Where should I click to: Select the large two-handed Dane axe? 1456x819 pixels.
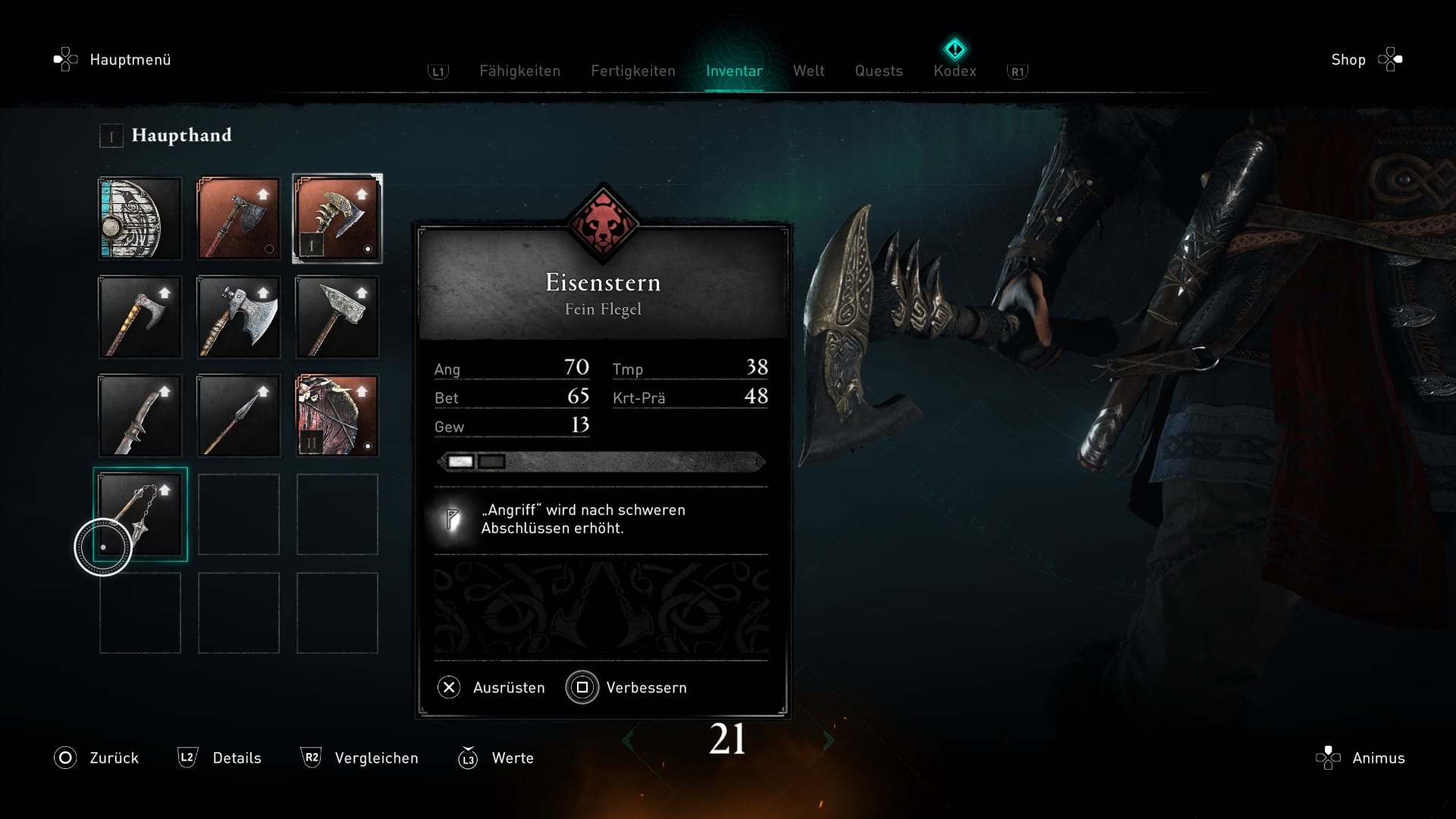[x=239, y=317]
